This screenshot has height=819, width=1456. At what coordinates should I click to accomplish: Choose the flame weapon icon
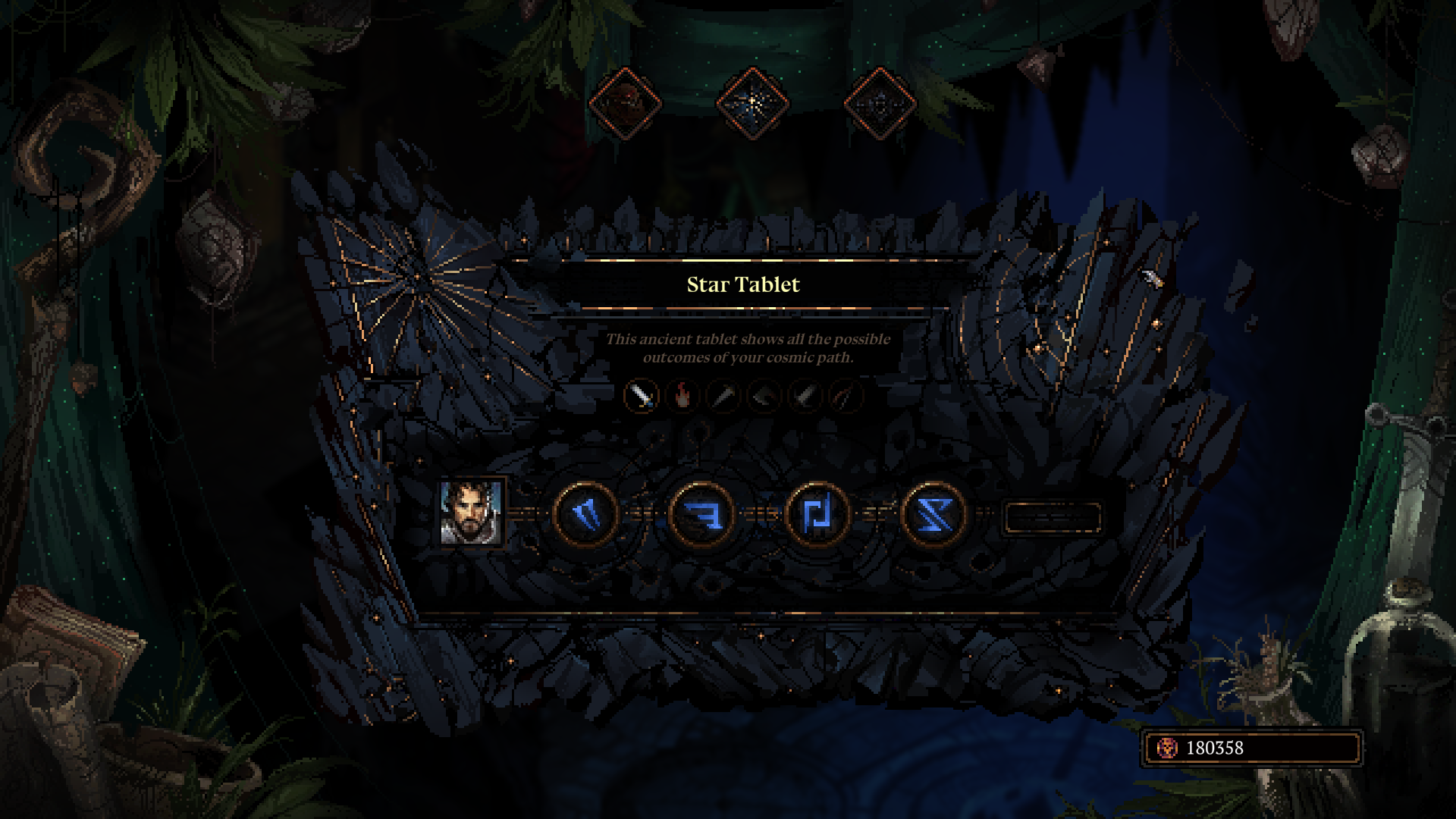point(682,395)
